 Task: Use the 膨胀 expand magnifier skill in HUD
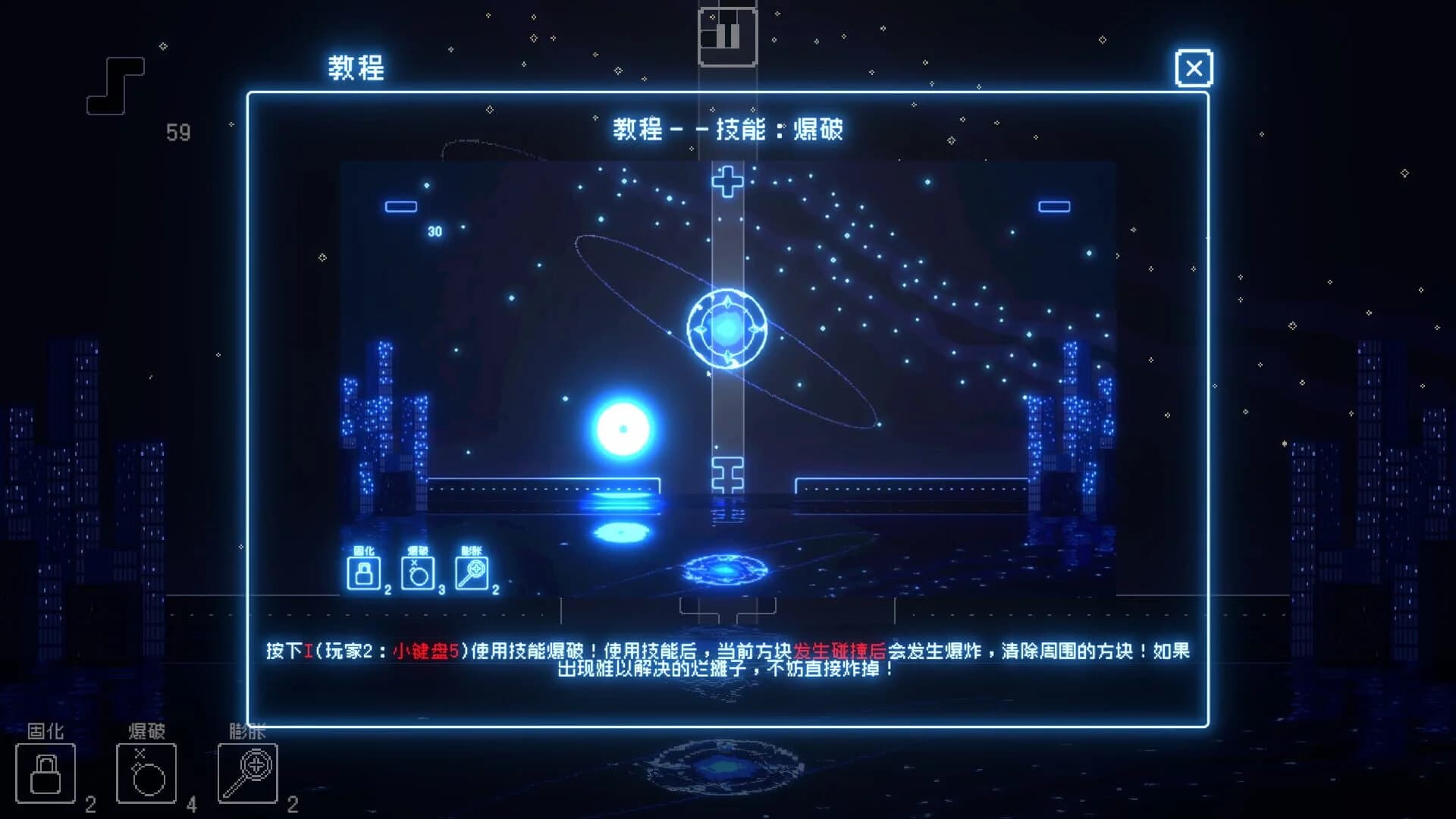(x=246, y=772)
